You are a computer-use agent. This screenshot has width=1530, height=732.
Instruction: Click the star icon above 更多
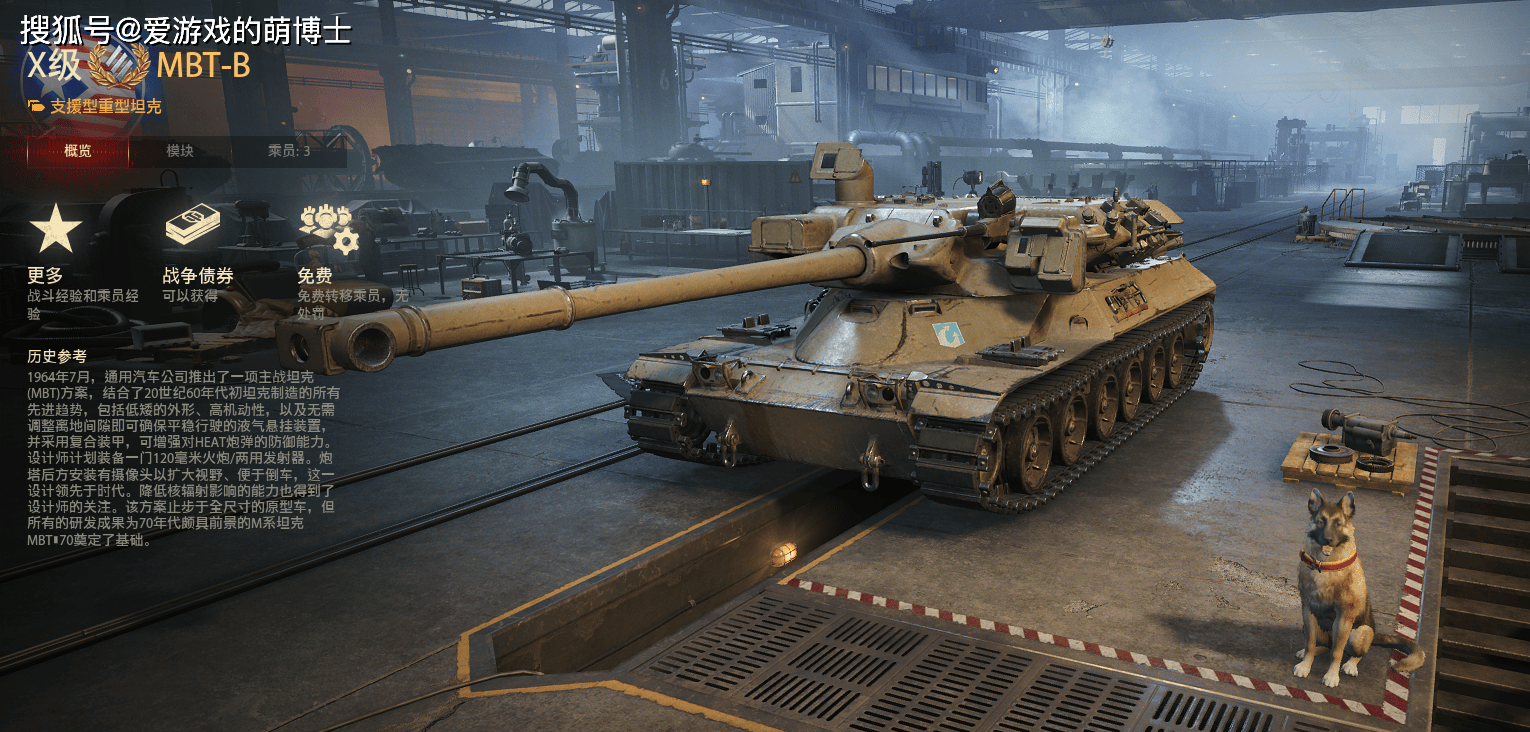pyautogui.click(x=55, y=229)
